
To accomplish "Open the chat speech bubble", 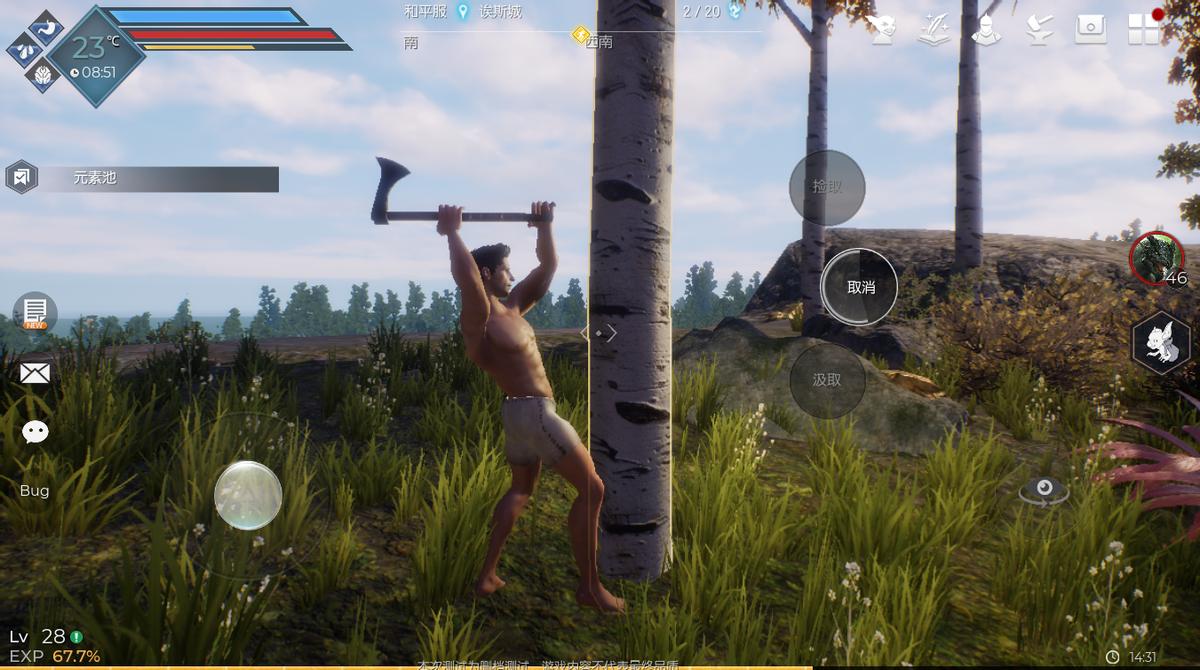I will [x=35, y=432].
